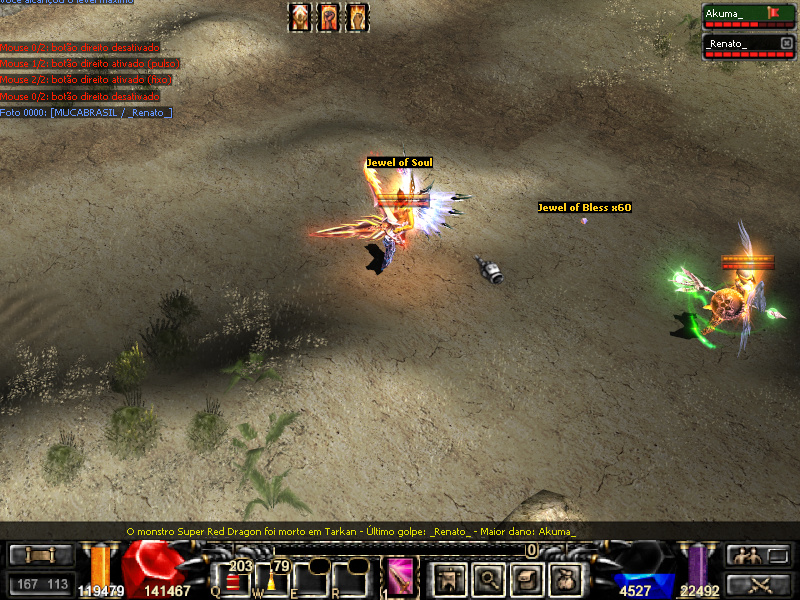
Task: Click the first buff icon at the top
Action: [299, 17]
